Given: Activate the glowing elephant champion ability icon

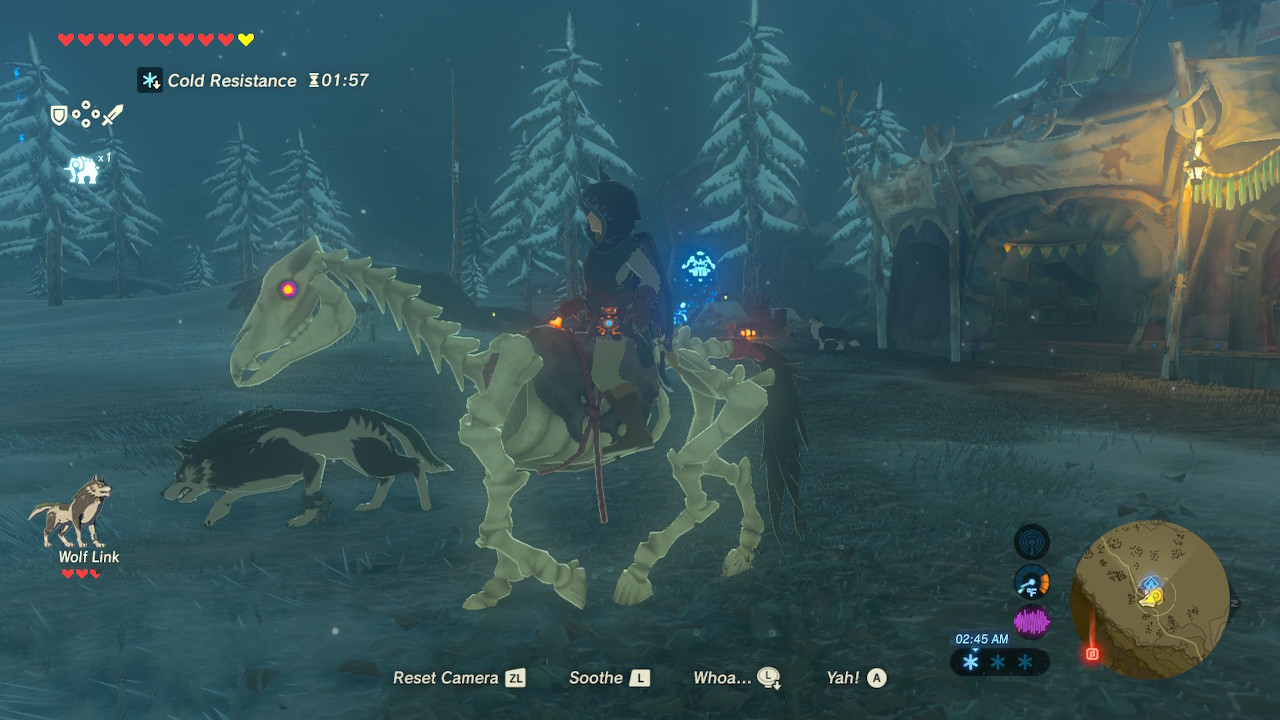Looking at the screenshot, I should pyautogui.click(x=83, y=169).
